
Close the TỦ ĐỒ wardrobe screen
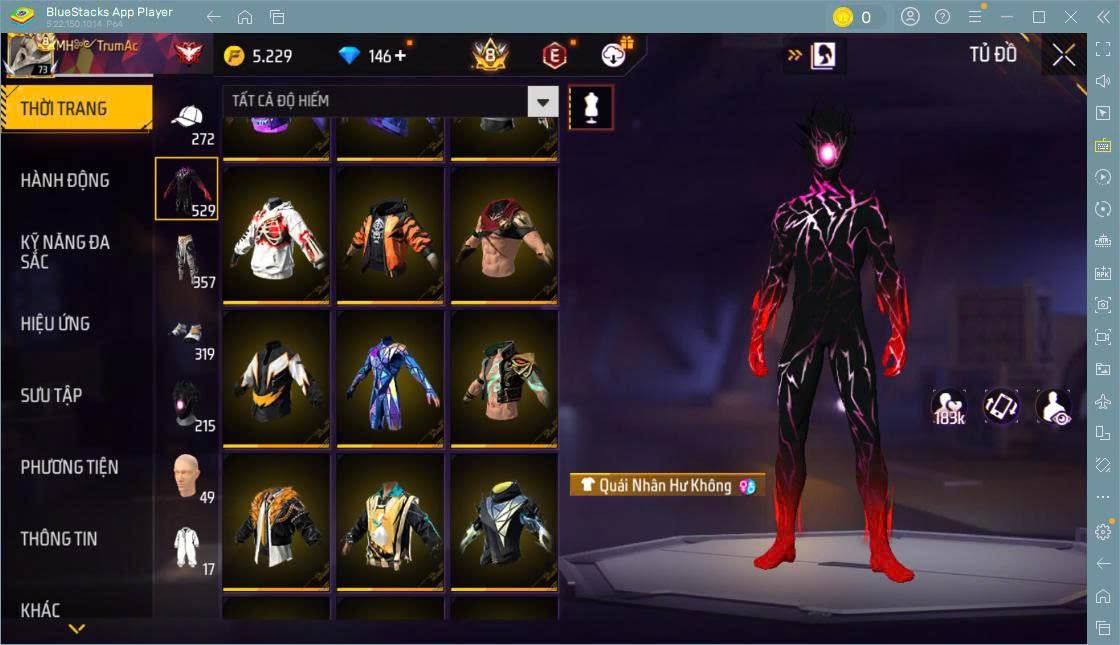tap(1063, 56)
